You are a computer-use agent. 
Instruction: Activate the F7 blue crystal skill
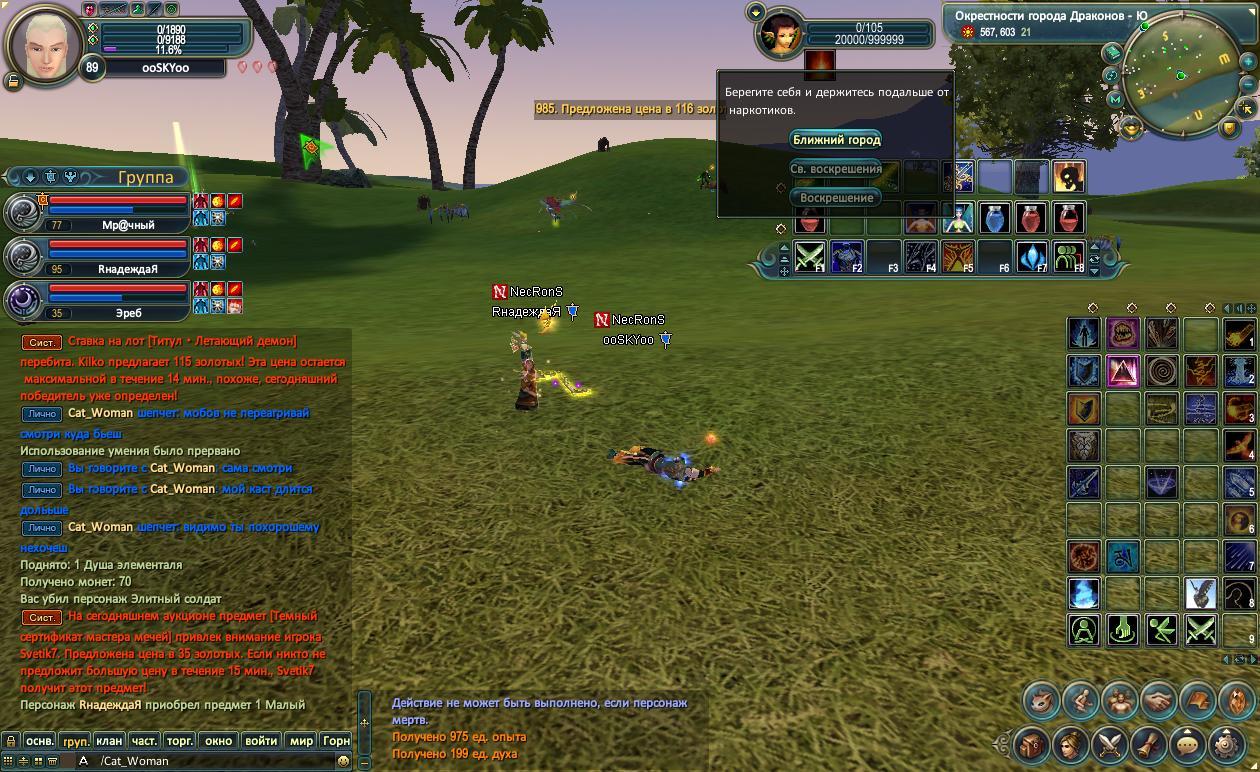[1032, 256]
